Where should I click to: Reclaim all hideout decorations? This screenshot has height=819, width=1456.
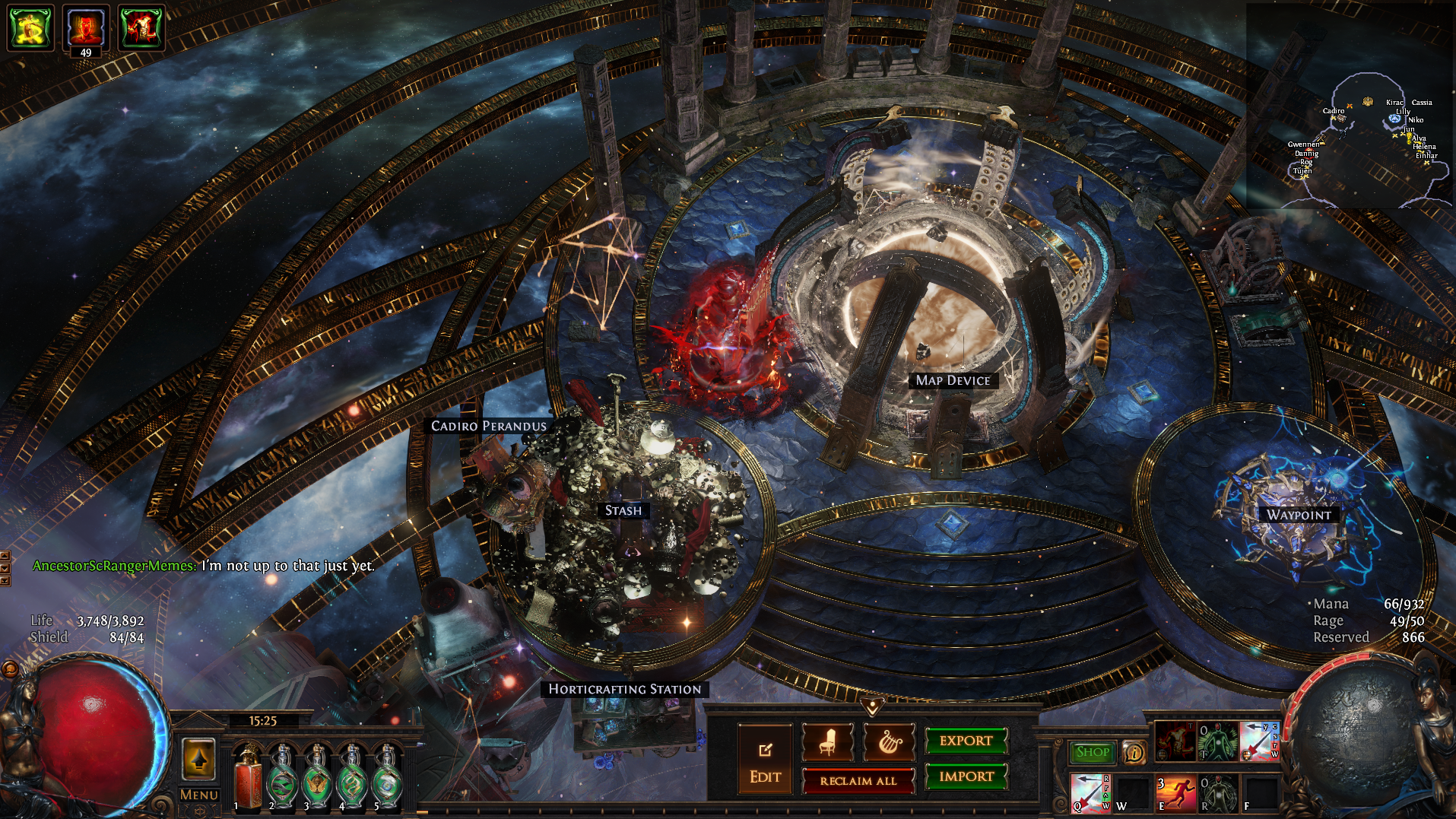858,781
